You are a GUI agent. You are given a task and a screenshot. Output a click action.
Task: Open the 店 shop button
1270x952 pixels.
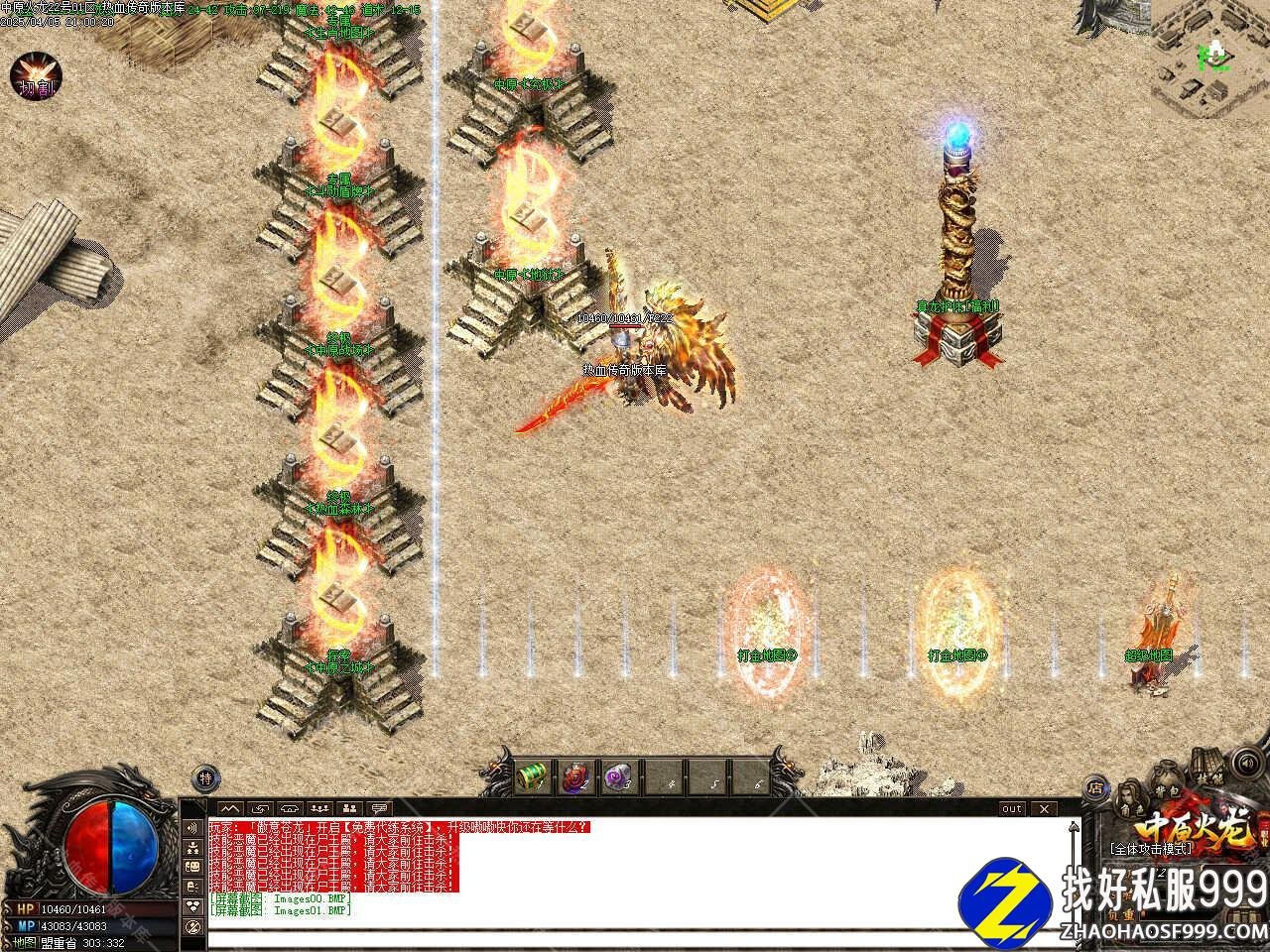pyautogui.click(x=1095, y=789)
